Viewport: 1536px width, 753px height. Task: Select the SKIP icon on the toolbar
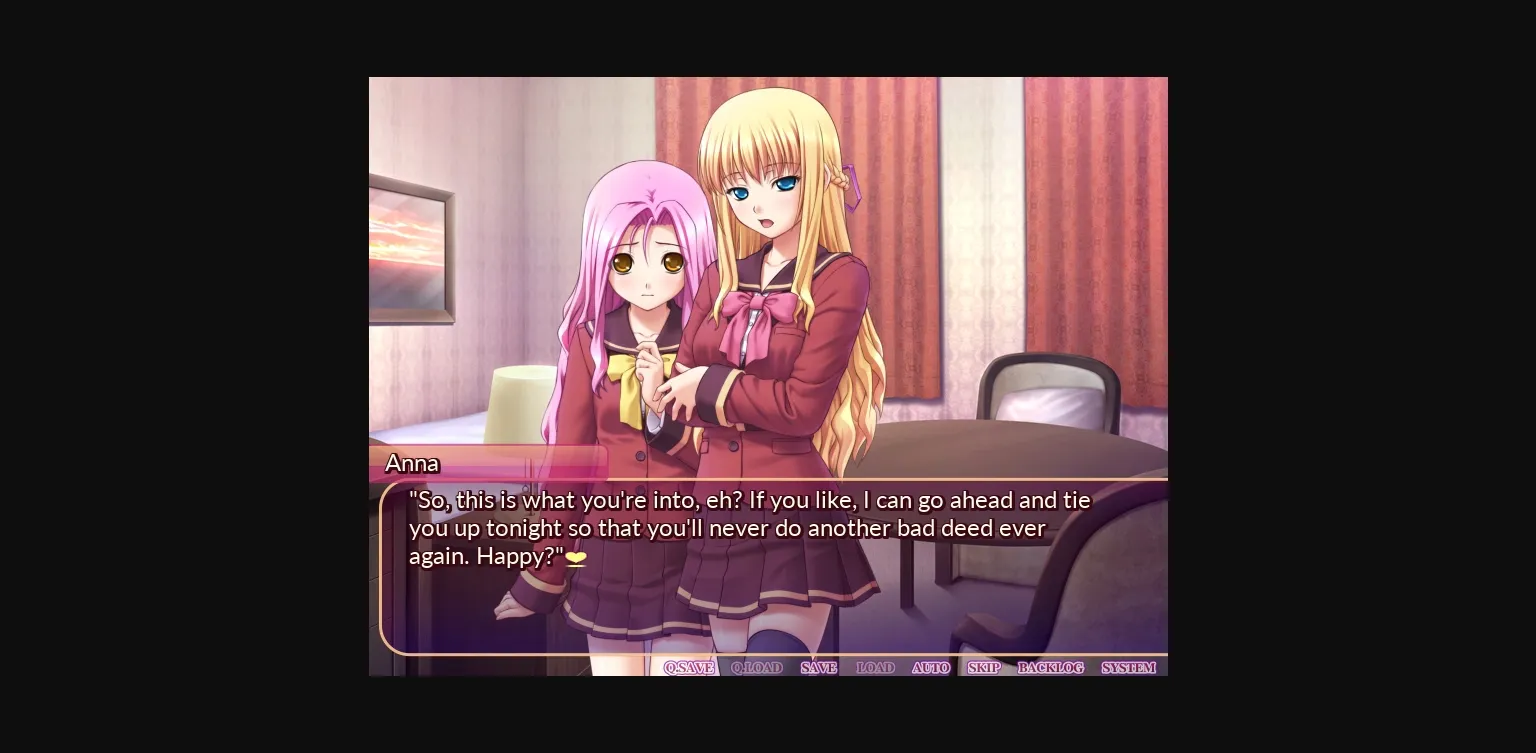tap(984, 667)
